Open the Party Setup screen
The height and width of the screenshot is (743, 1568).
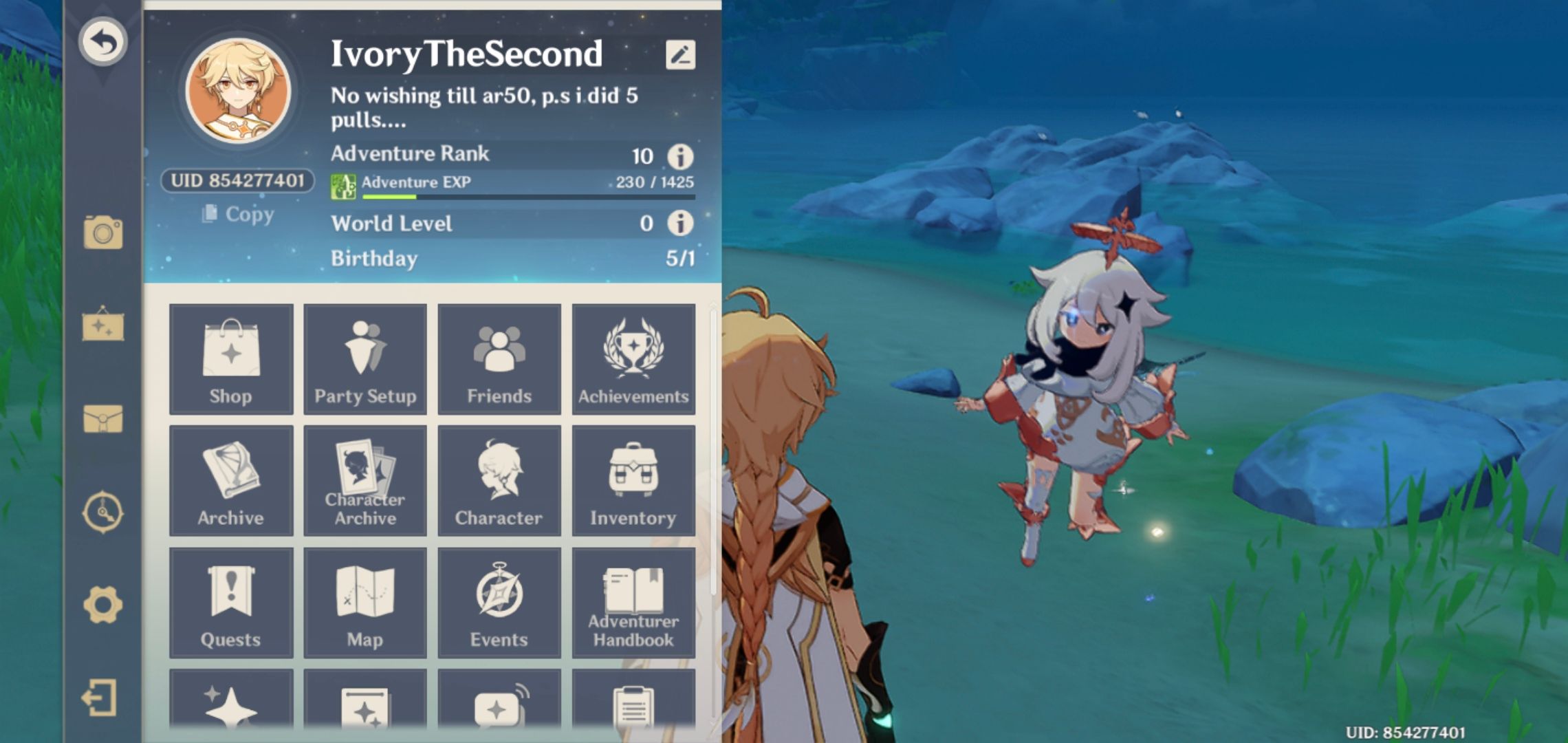click(x=365, y=360)
